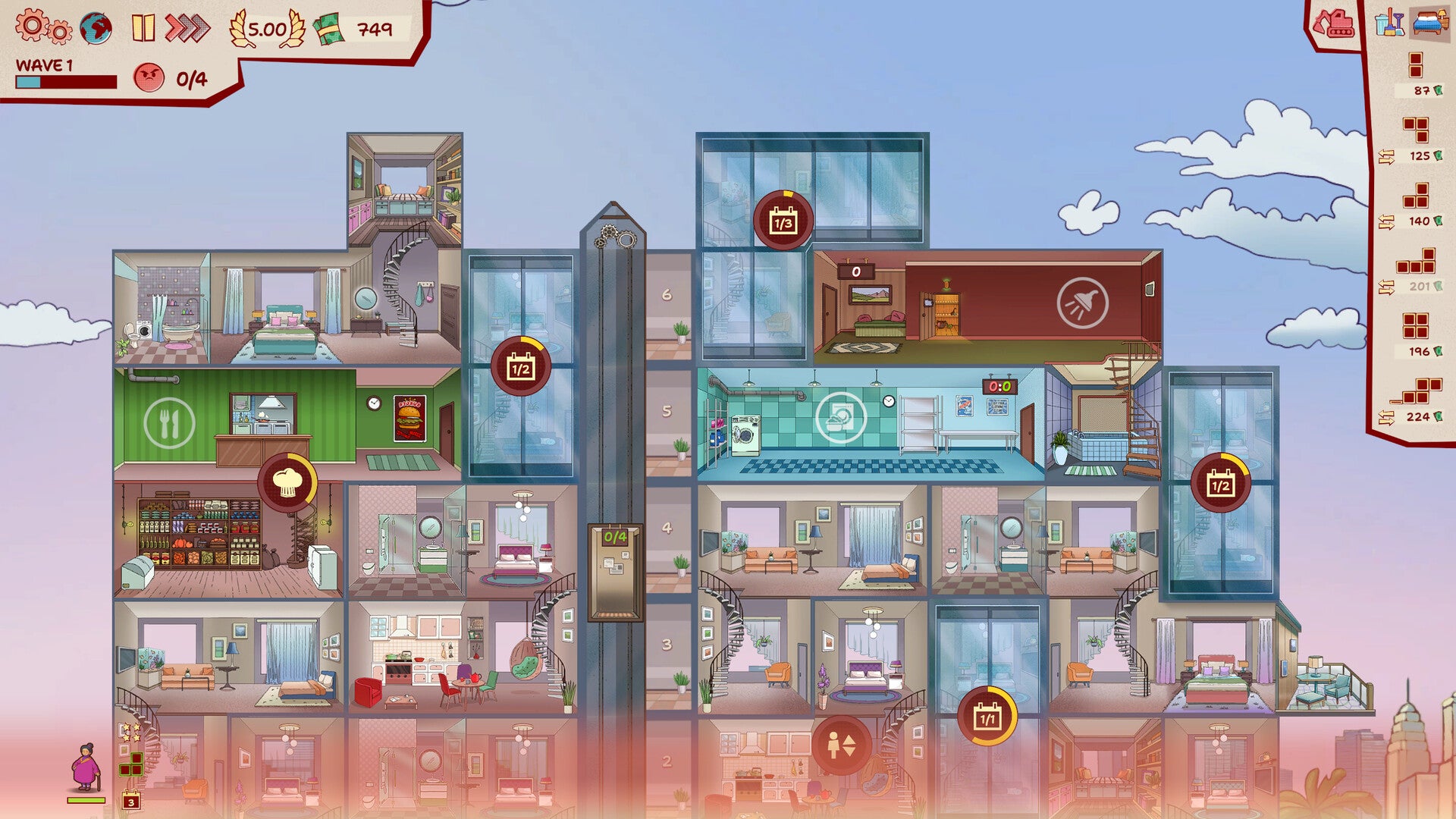The width and height of the screenshot is (1456, 819).
Task: Choose the room shape costing 125
Action: click(1416, 130)
